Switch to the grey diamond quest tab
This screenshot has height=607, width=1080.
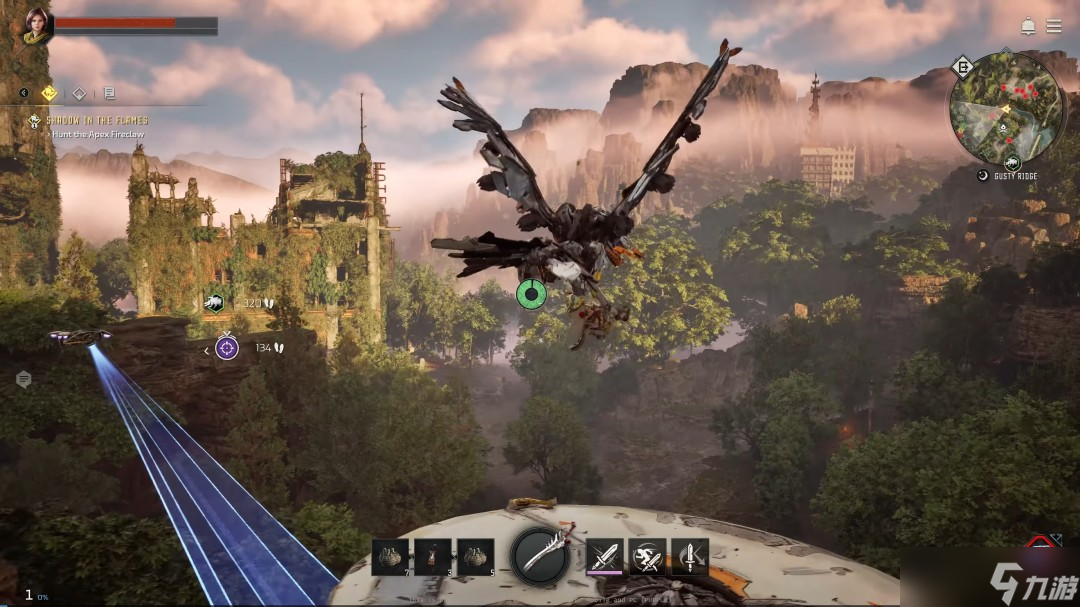point(79,94)
